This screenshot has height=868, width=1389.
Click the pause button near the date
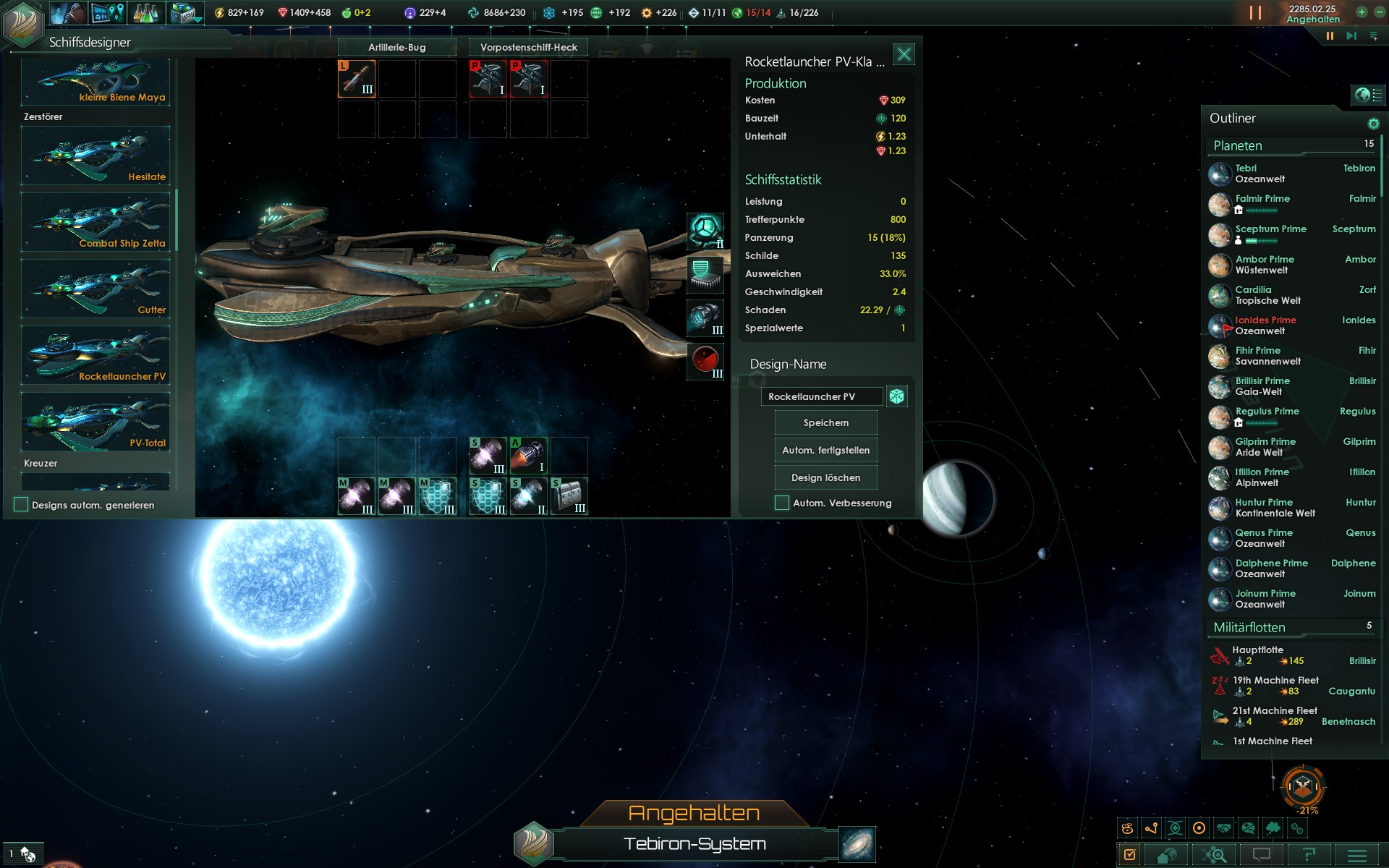point(1329,35)
